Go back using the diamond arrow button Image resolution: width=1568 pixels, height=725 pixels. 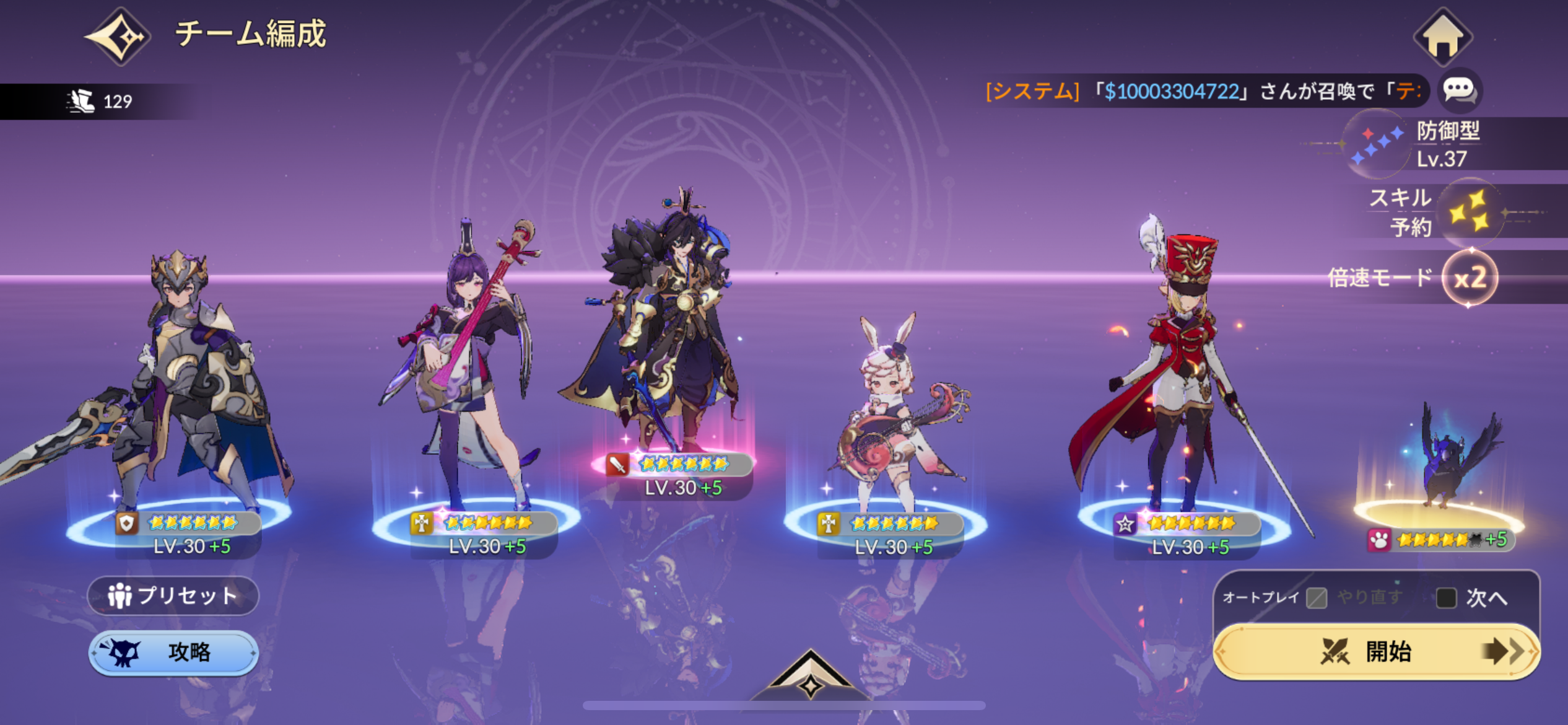coord(118,36)
